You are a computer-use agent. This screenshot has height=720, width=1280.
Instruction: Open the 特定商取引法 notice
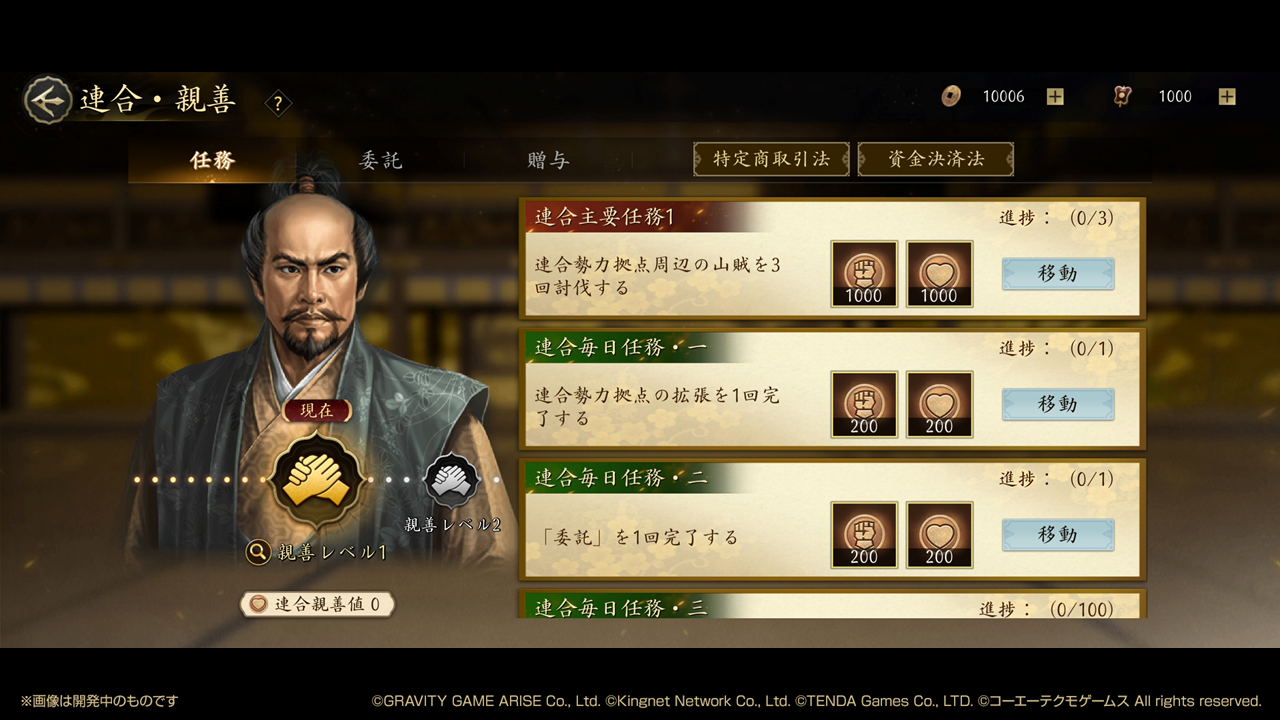(771, 159)
